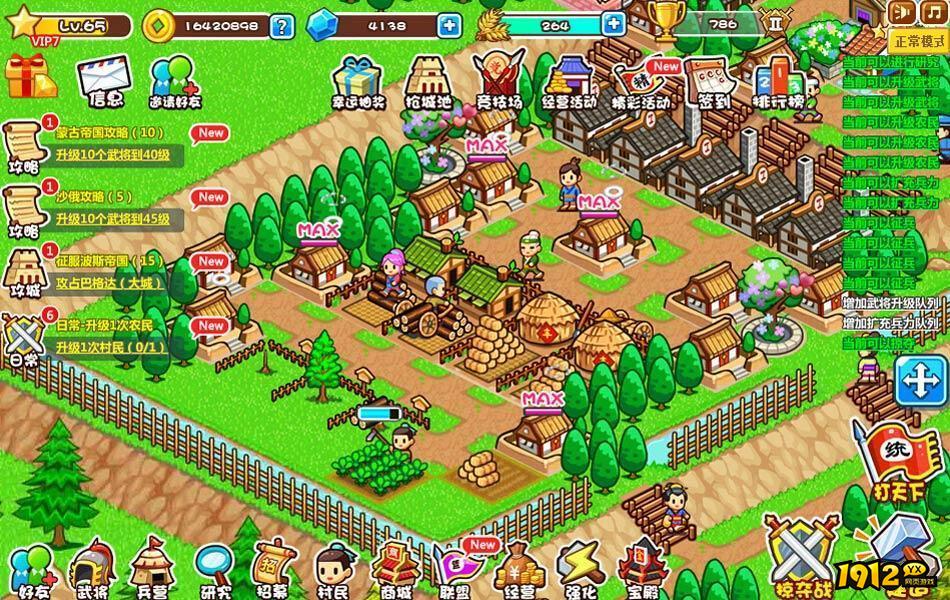Open 经营活动 management events
The height and width of the screenshot is (600, 950).
(568, 78)
